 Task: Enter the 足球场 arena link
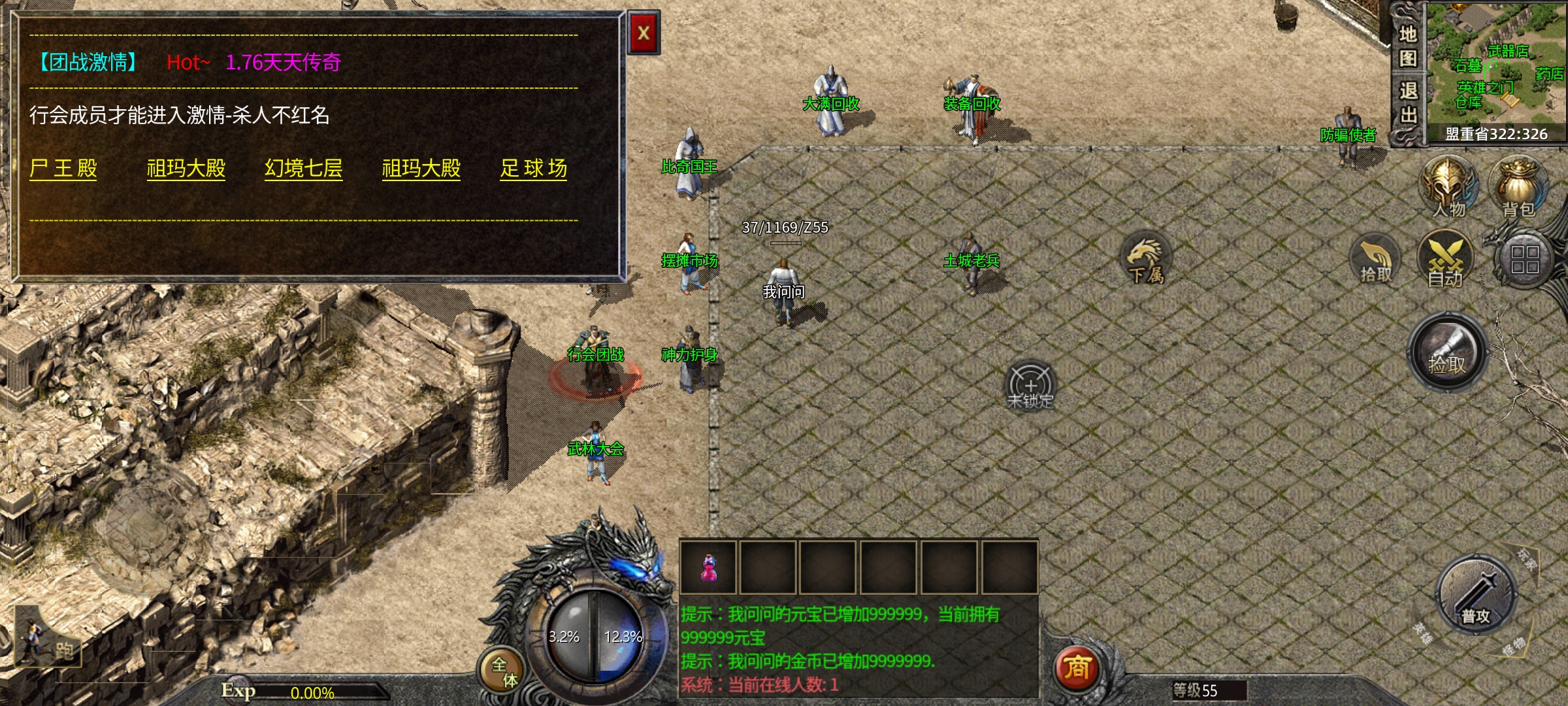coord(533,169)
